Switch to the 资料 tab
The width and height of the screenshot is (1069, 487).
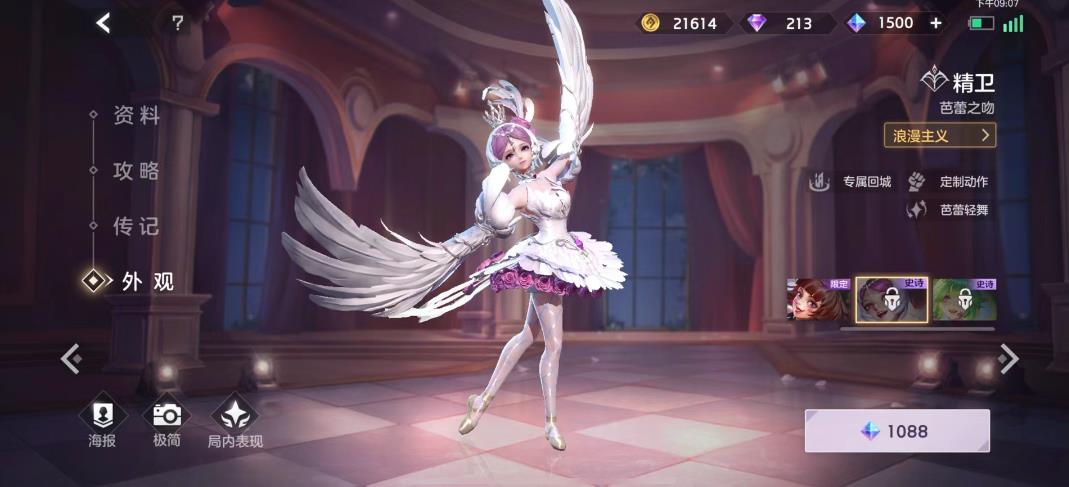[136, 116]
